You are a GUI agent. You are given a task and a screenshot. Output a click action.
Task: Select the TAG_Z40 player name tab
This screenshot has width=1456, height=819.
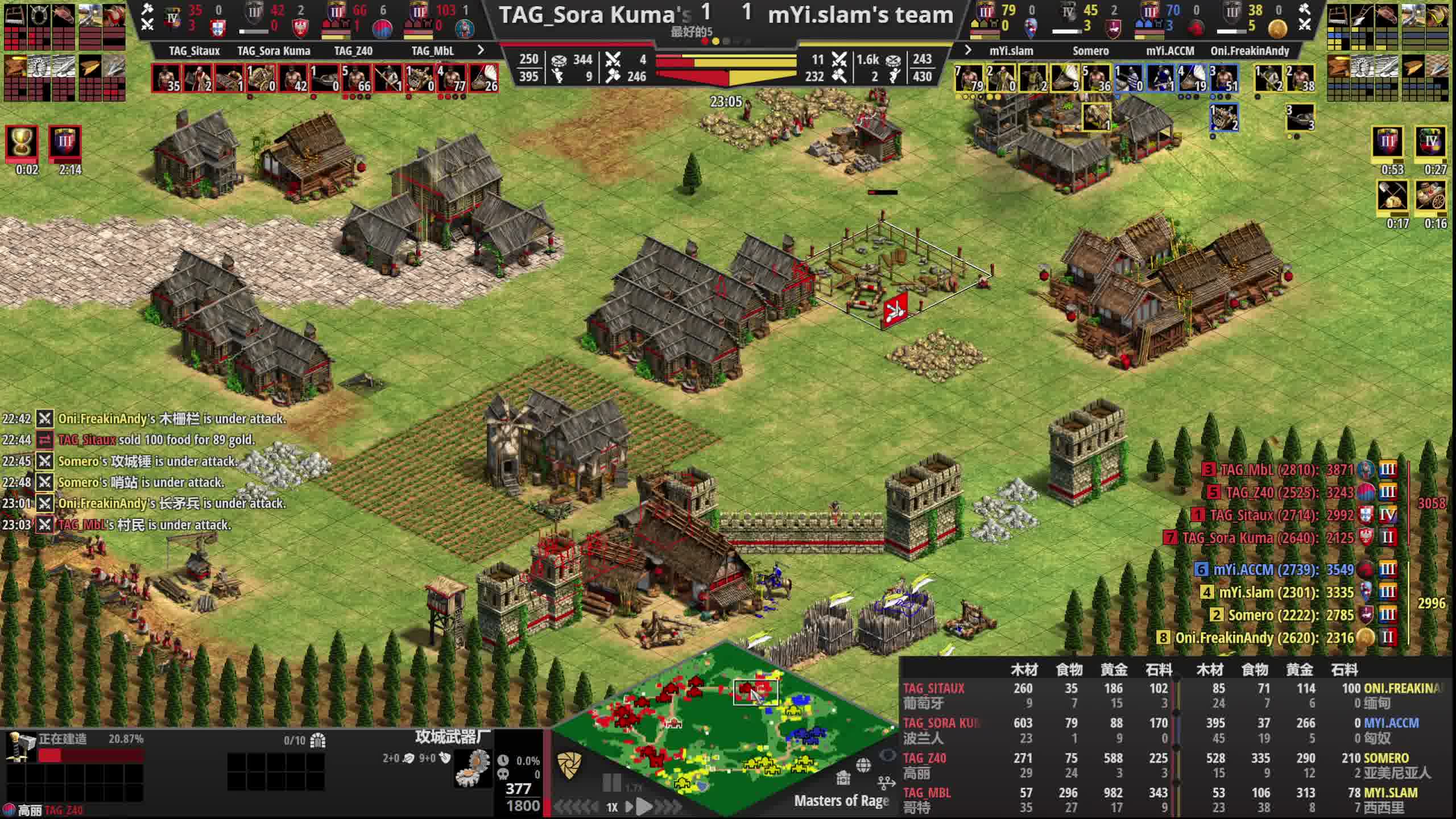click(353, 51)
